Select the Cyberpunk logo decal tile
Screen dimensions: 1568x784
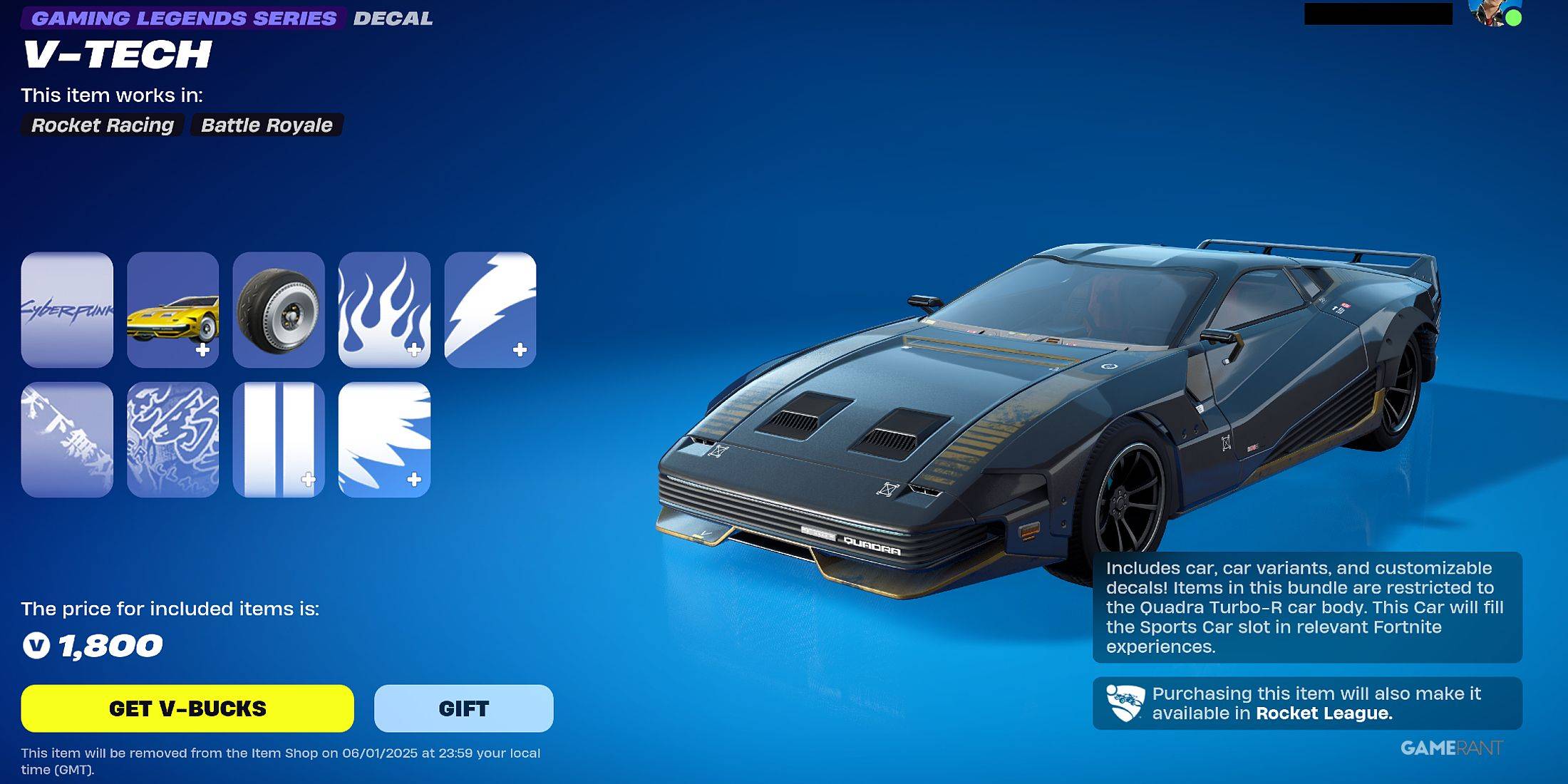67,309
